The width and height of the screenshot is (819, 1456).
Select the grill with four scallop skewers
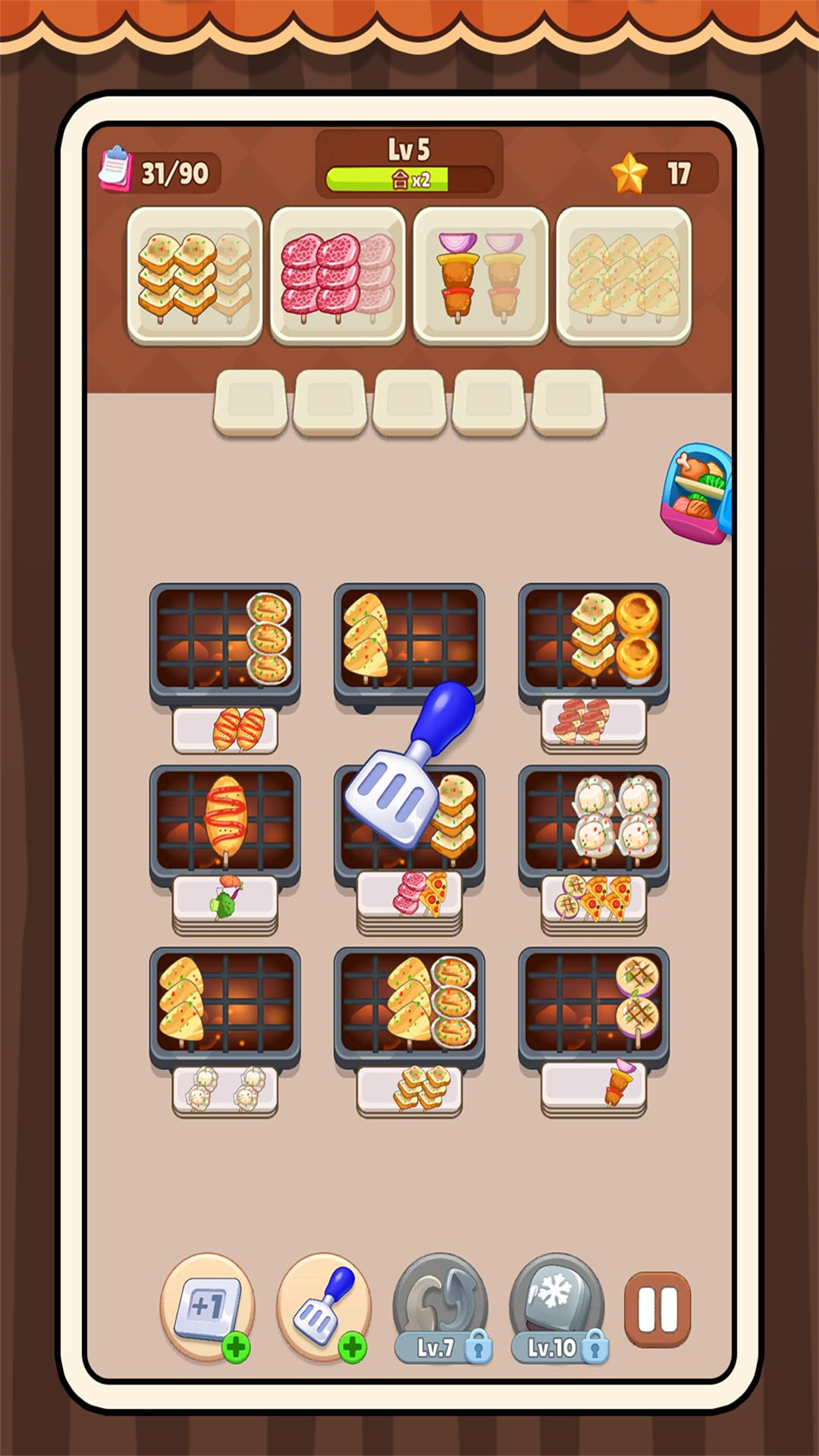(x=594, y=822)
